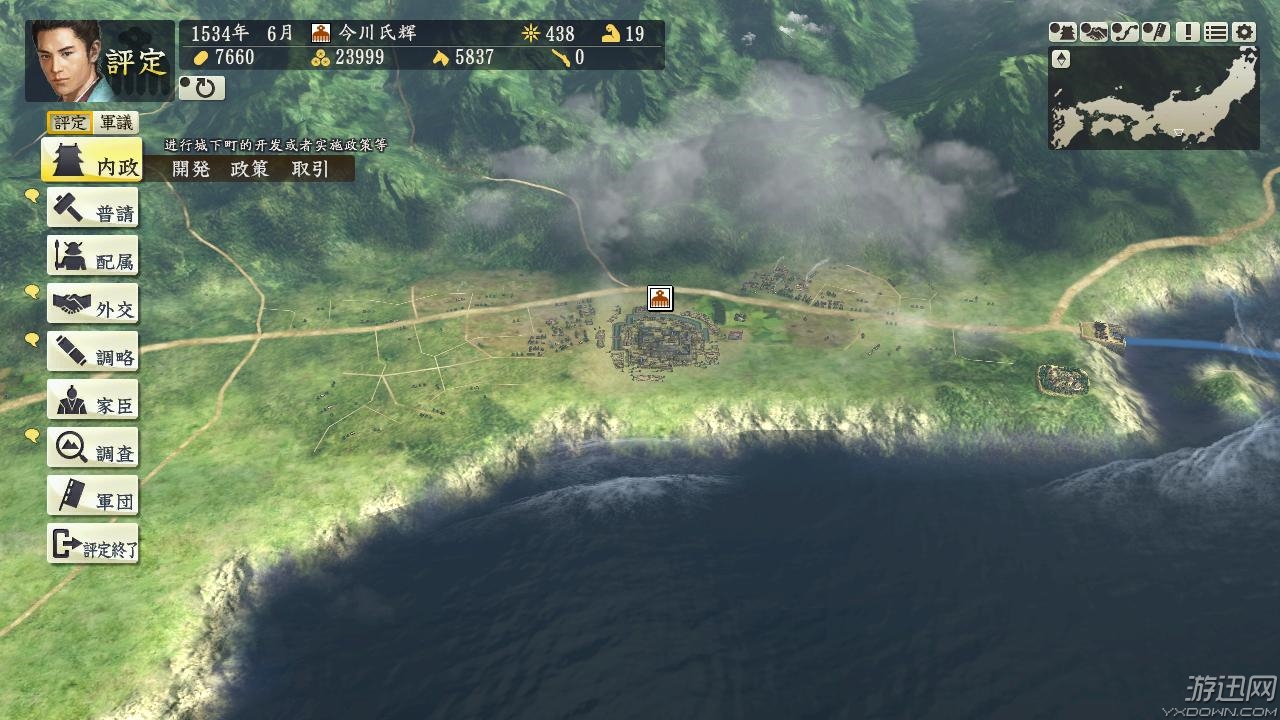The height and width of the screenshot is (720, 1280).
Task: Select the 家臣 retainers command
Action: [93, 402]
